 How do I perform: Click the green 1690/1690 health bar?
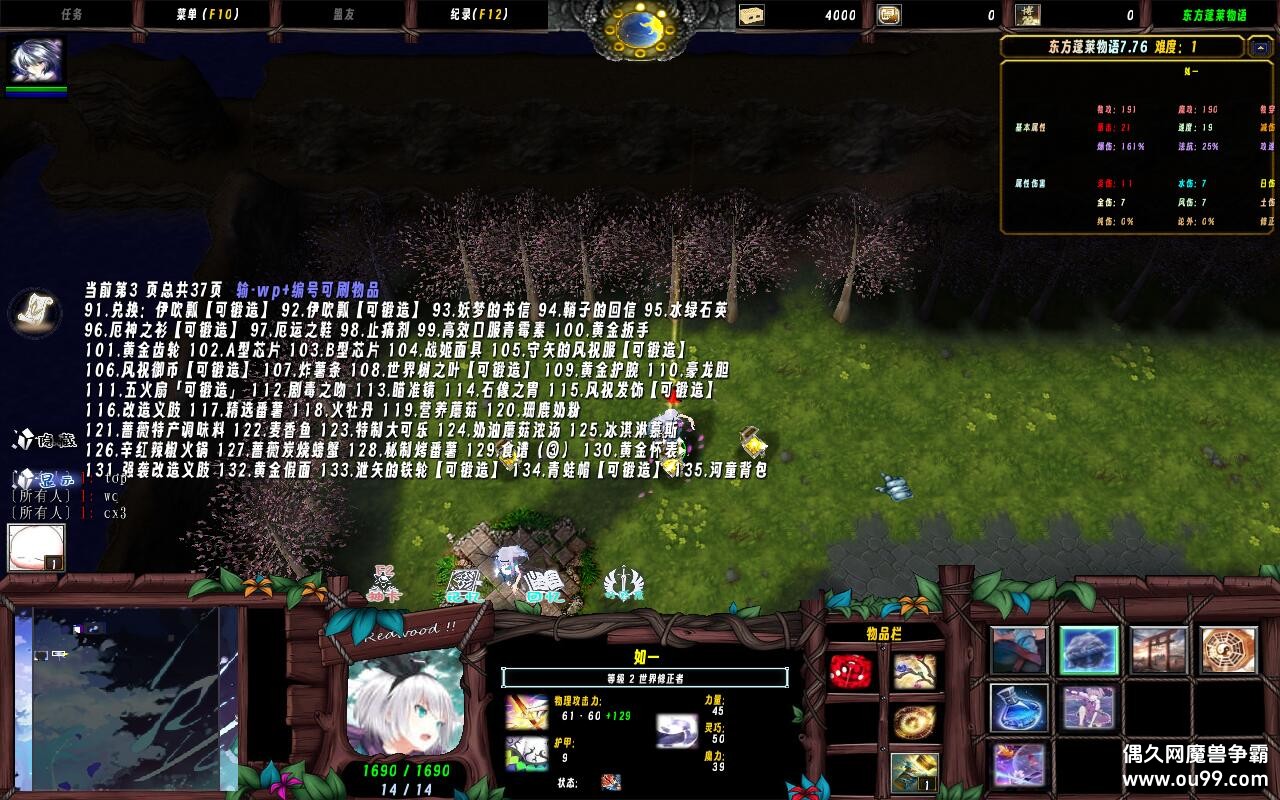click(x=405, y=770)
